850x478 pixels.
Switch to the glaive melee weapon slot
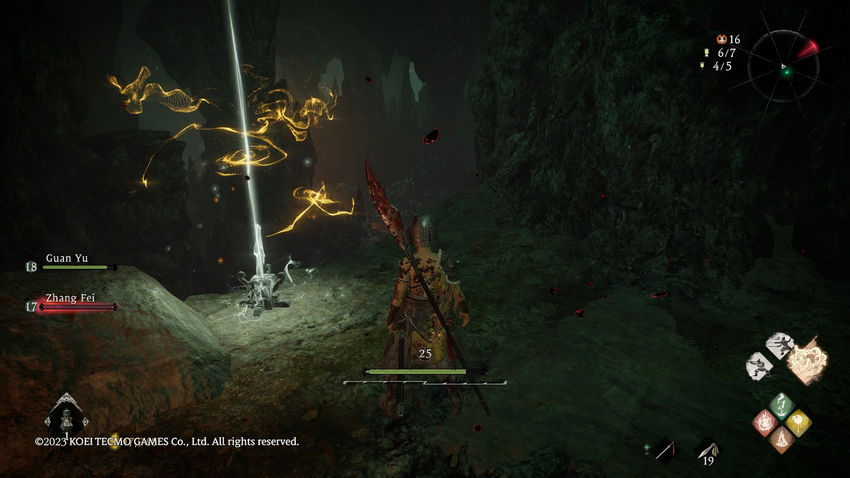[664, 452]
